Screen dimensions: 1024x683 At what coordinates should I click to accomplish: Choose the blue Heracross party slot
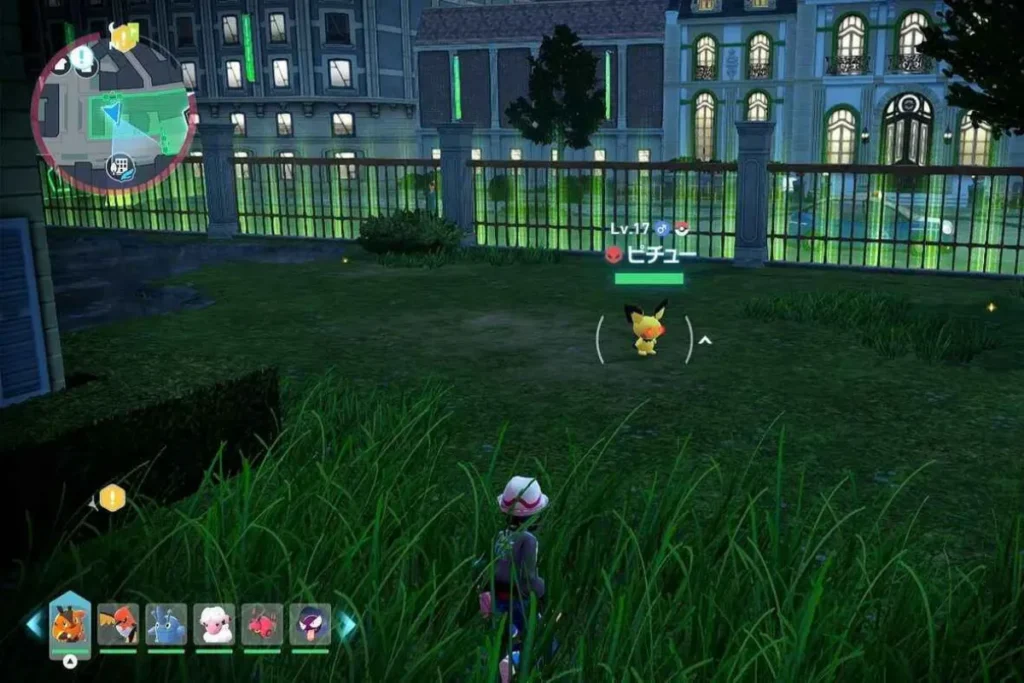click(166, 624)
